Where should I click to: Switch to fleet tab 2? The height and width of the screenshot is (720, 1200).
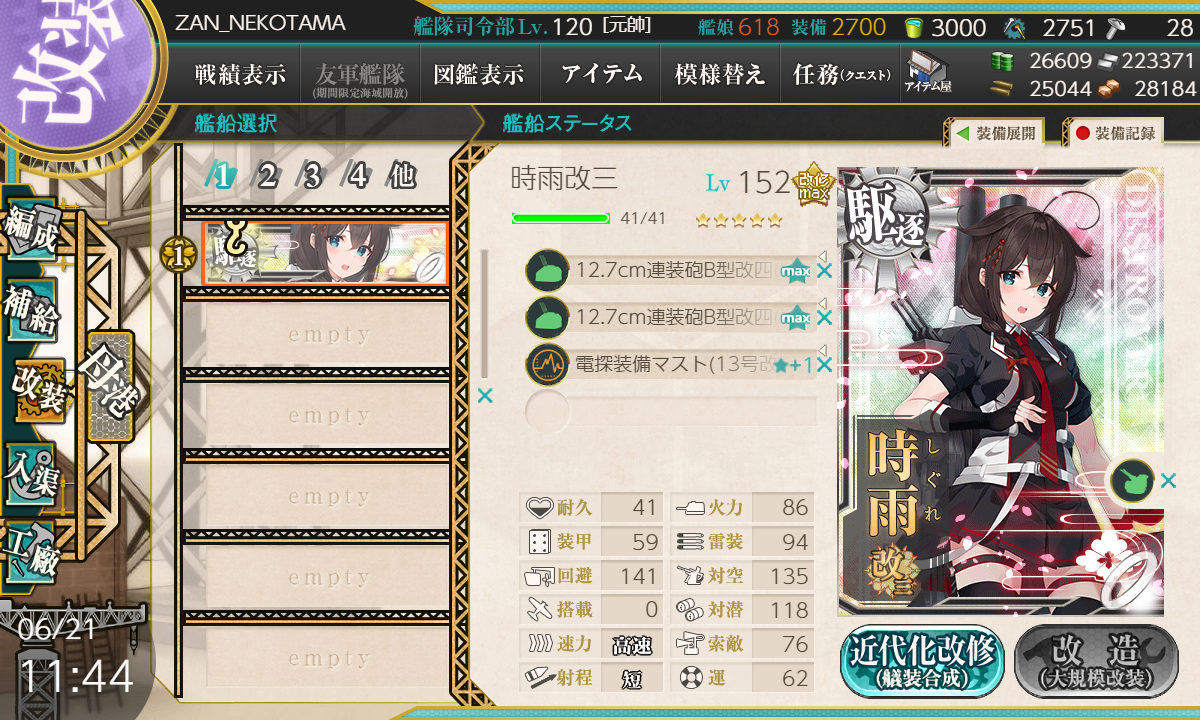click(267, 177)
